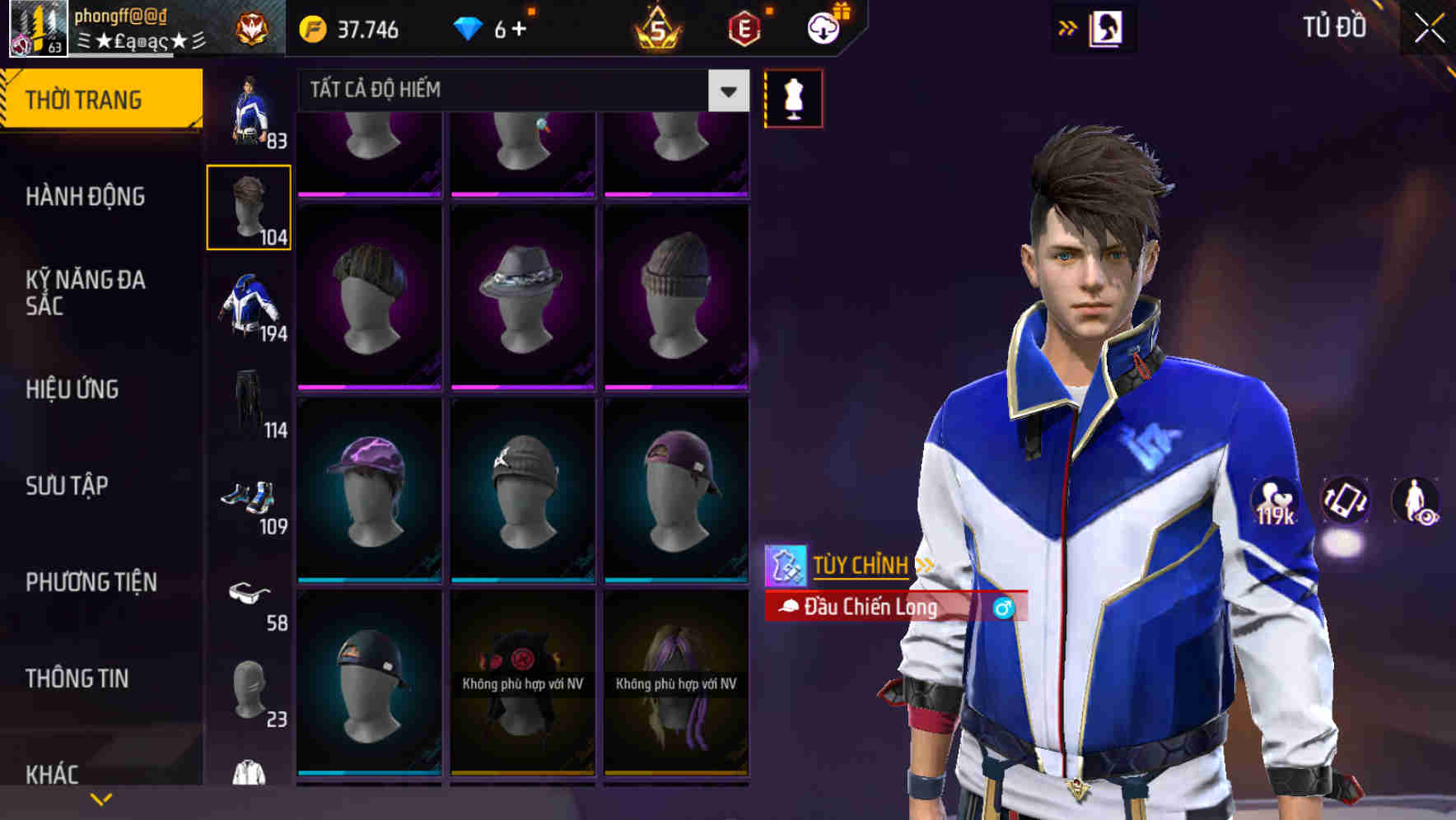1456x820 pixels.
Task: Toggle the mannequin display icon
Action: coord(792,98)
